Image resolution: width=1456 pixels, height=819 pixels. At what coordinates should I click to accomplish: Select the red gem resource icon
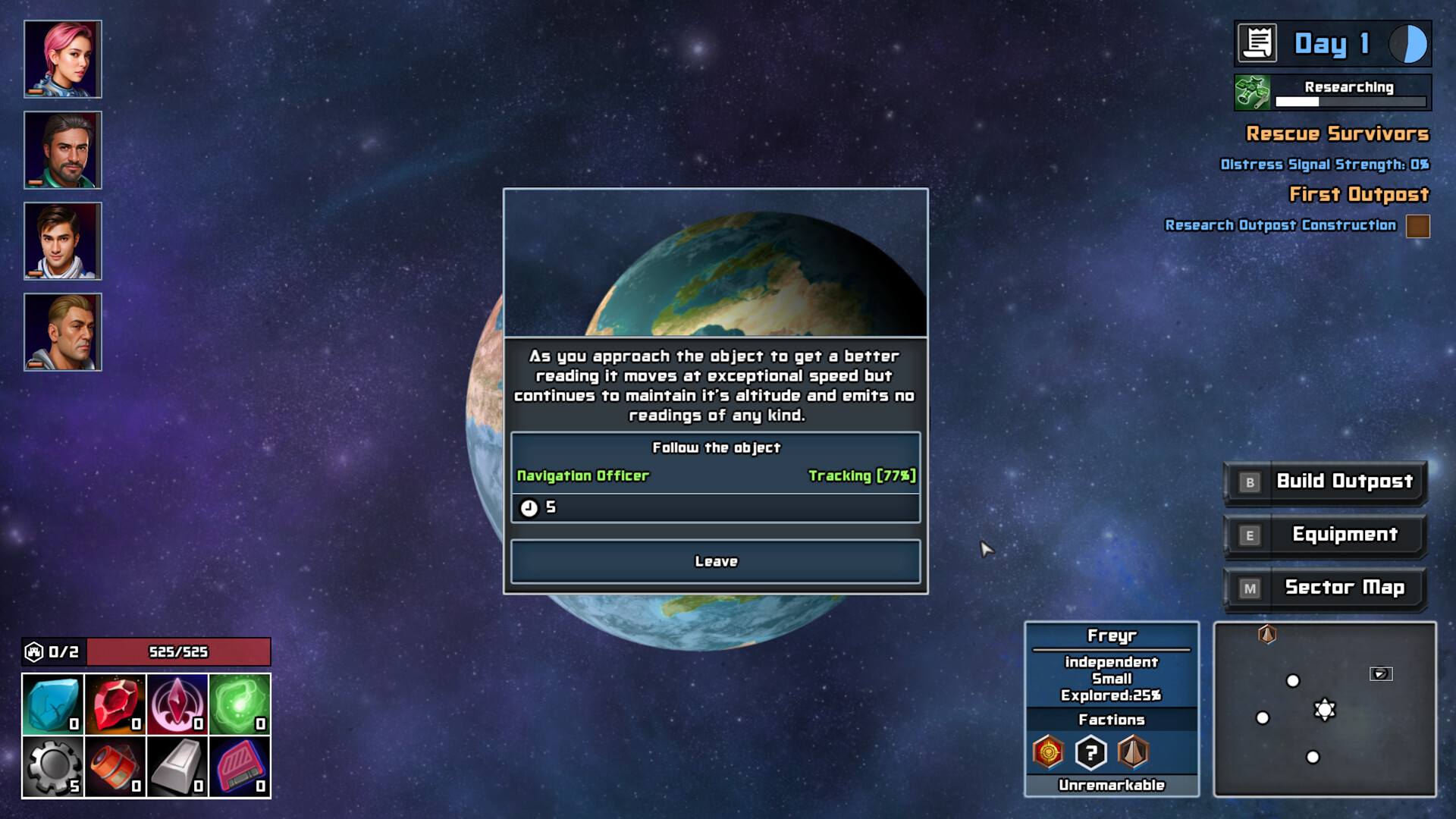[x=114, y=704]
